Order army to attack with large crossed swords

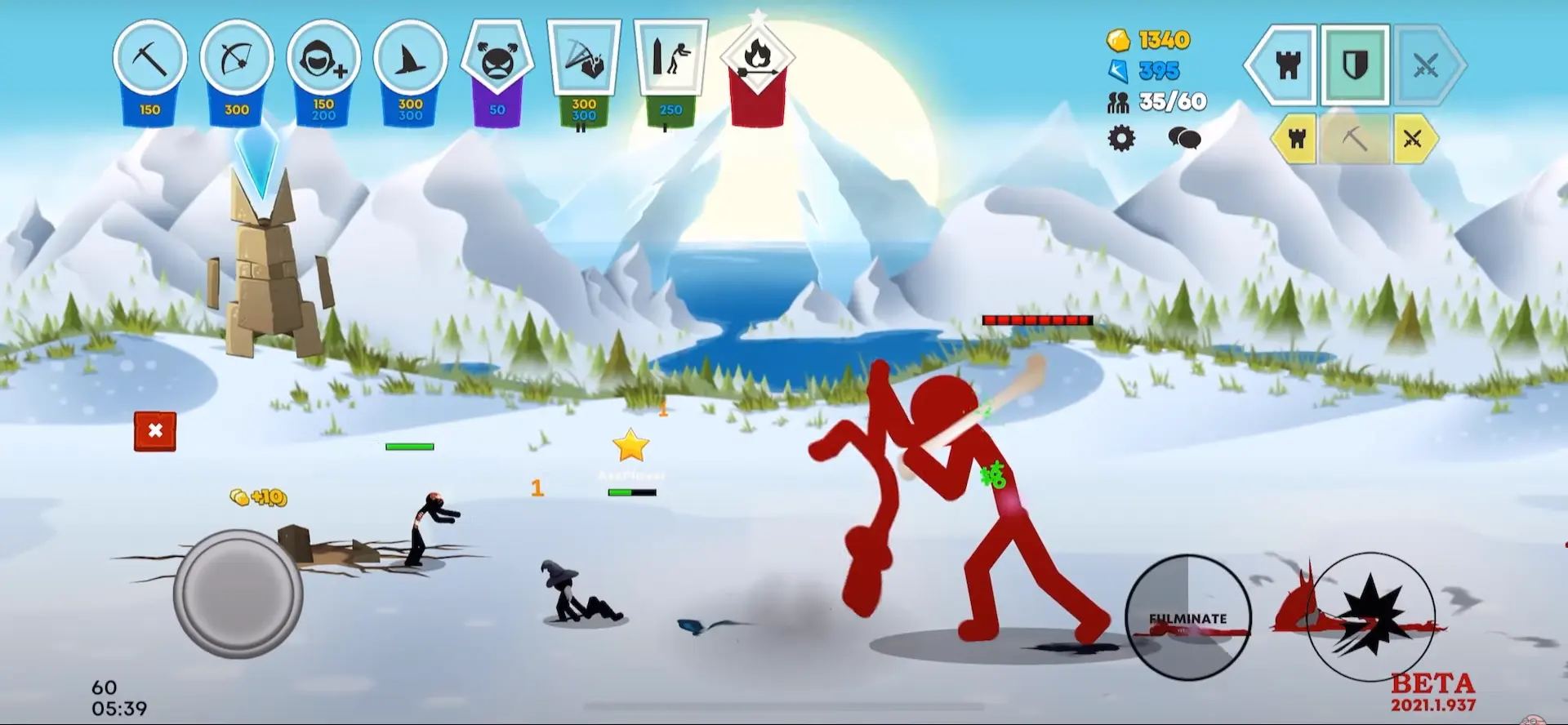pyautogui.click(x=1426, y=65)
